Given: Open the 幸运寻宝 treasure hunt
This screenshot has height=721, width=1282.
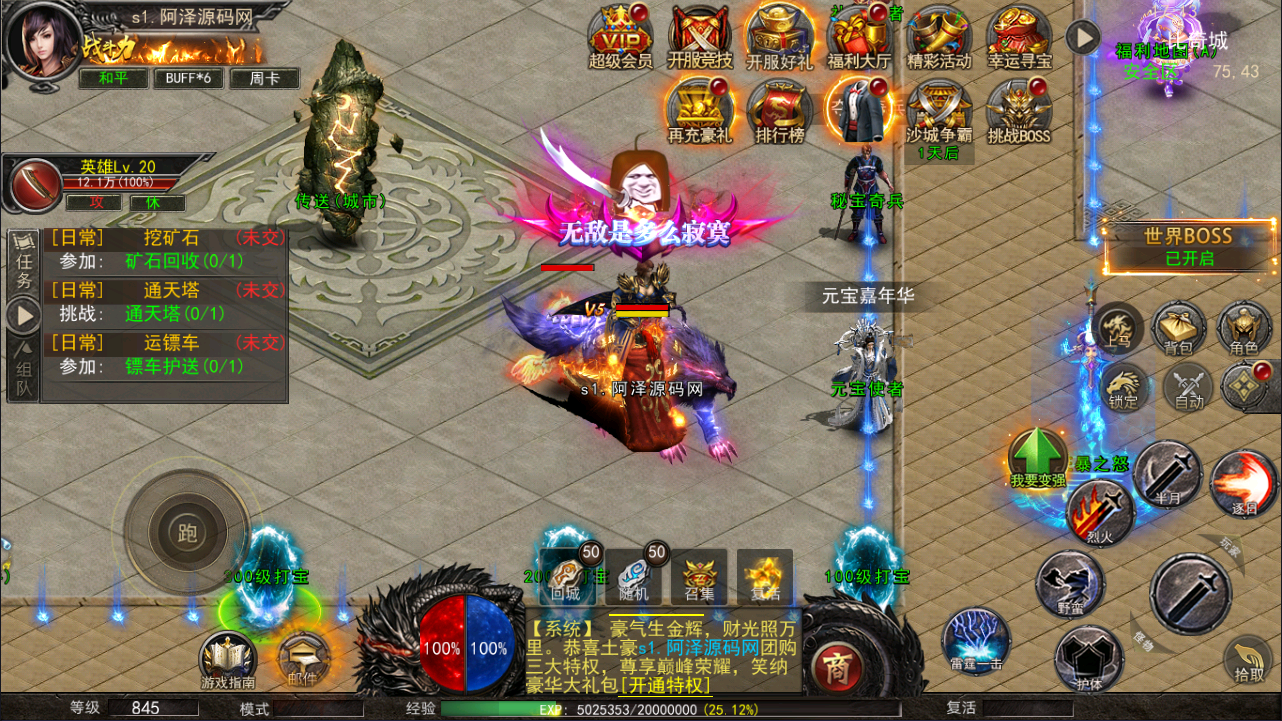Looking at the screenshot, I should click(1019, 34).
